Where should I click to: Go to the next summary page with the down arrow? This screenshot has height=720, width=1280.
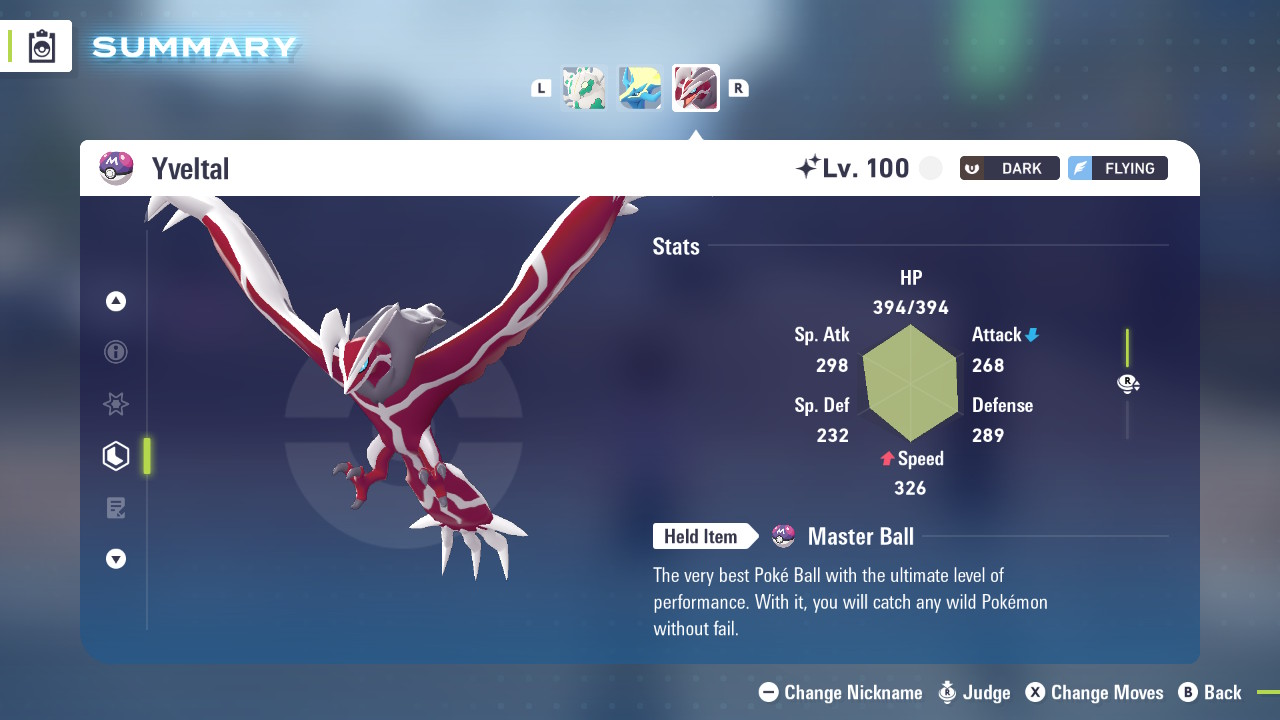tap(116, 559)
